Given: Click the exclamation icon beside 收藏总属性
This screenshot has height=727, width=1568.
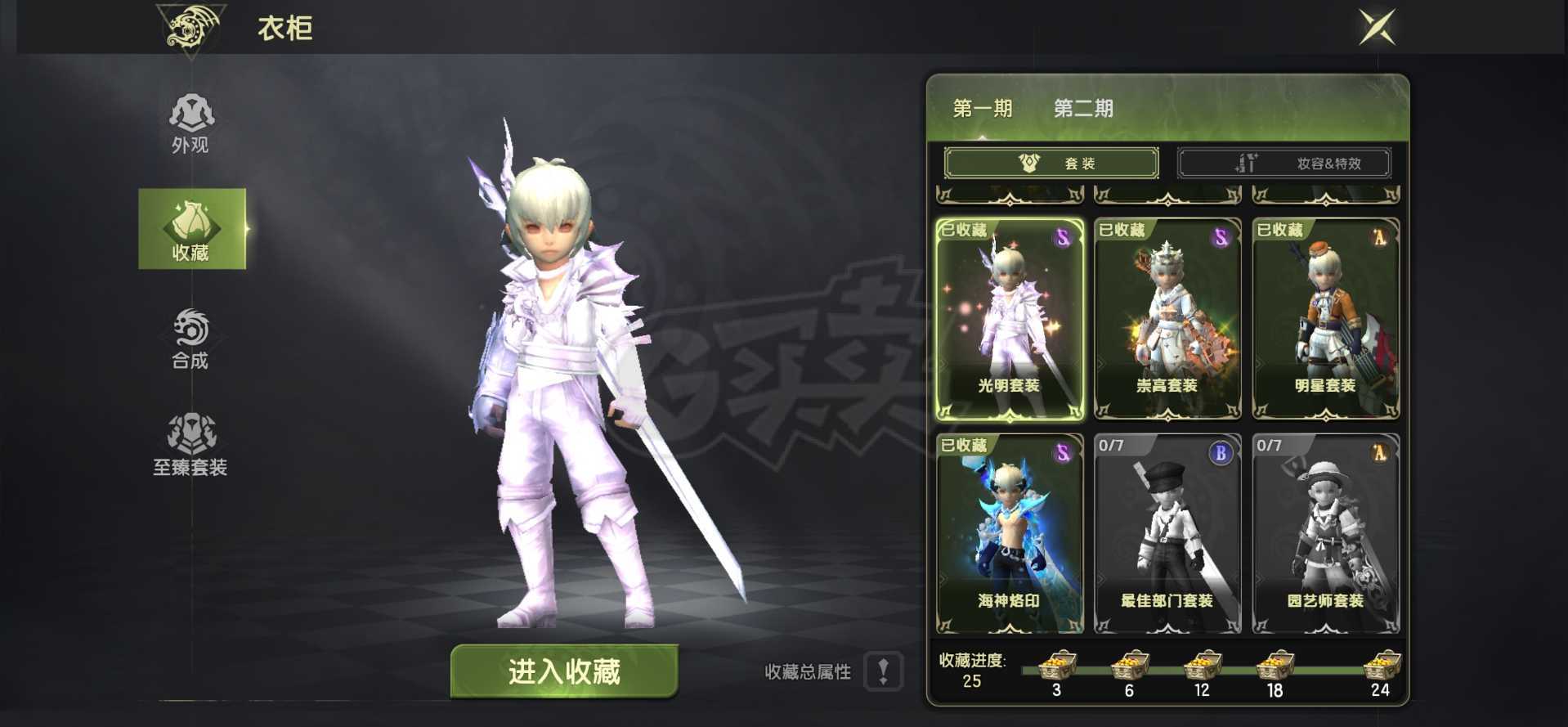Looking at the screenshot, I should tap(883, 672).
